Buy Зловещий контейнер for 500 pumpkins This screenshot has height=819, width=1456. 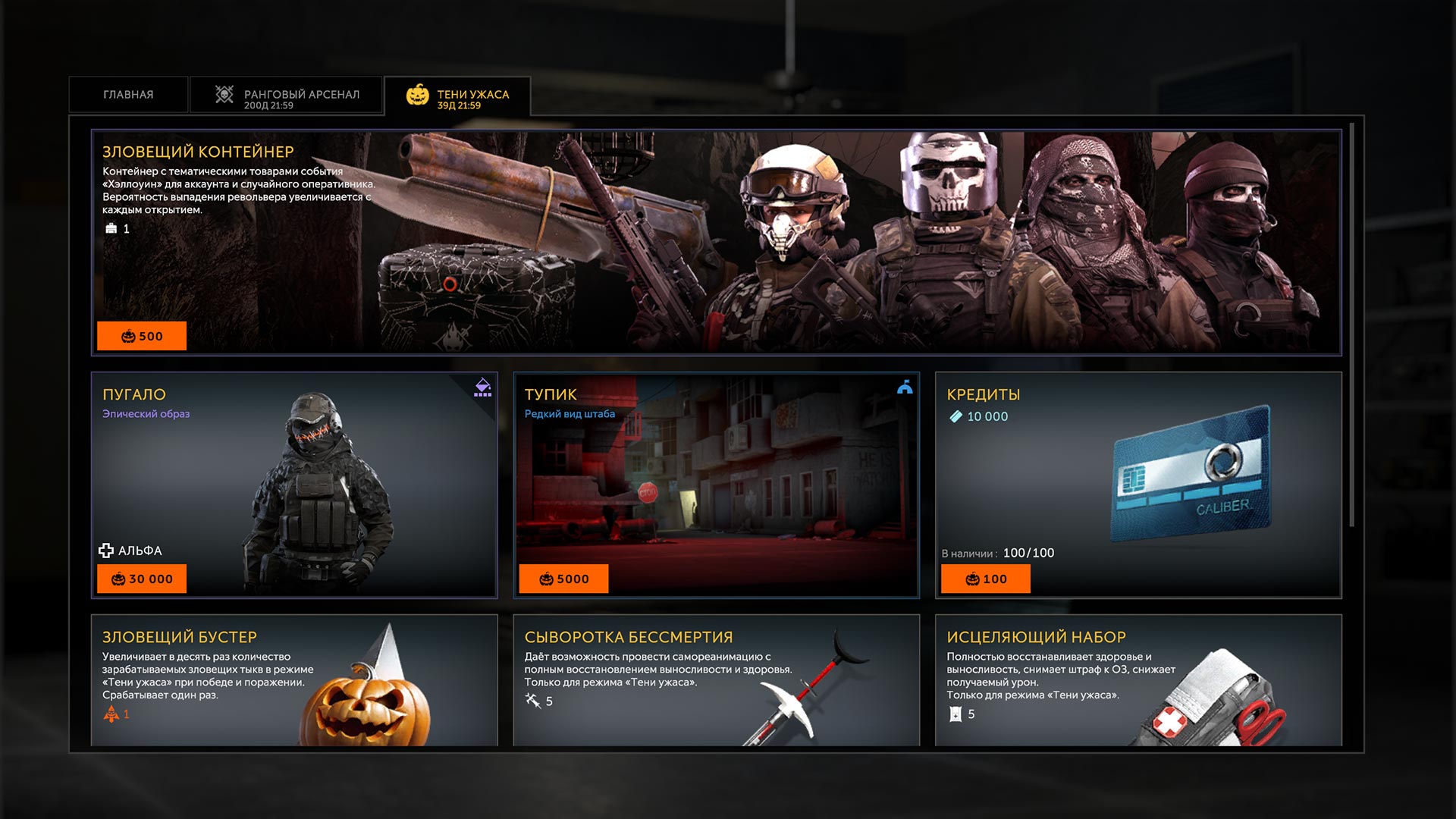tap(142, 336)
